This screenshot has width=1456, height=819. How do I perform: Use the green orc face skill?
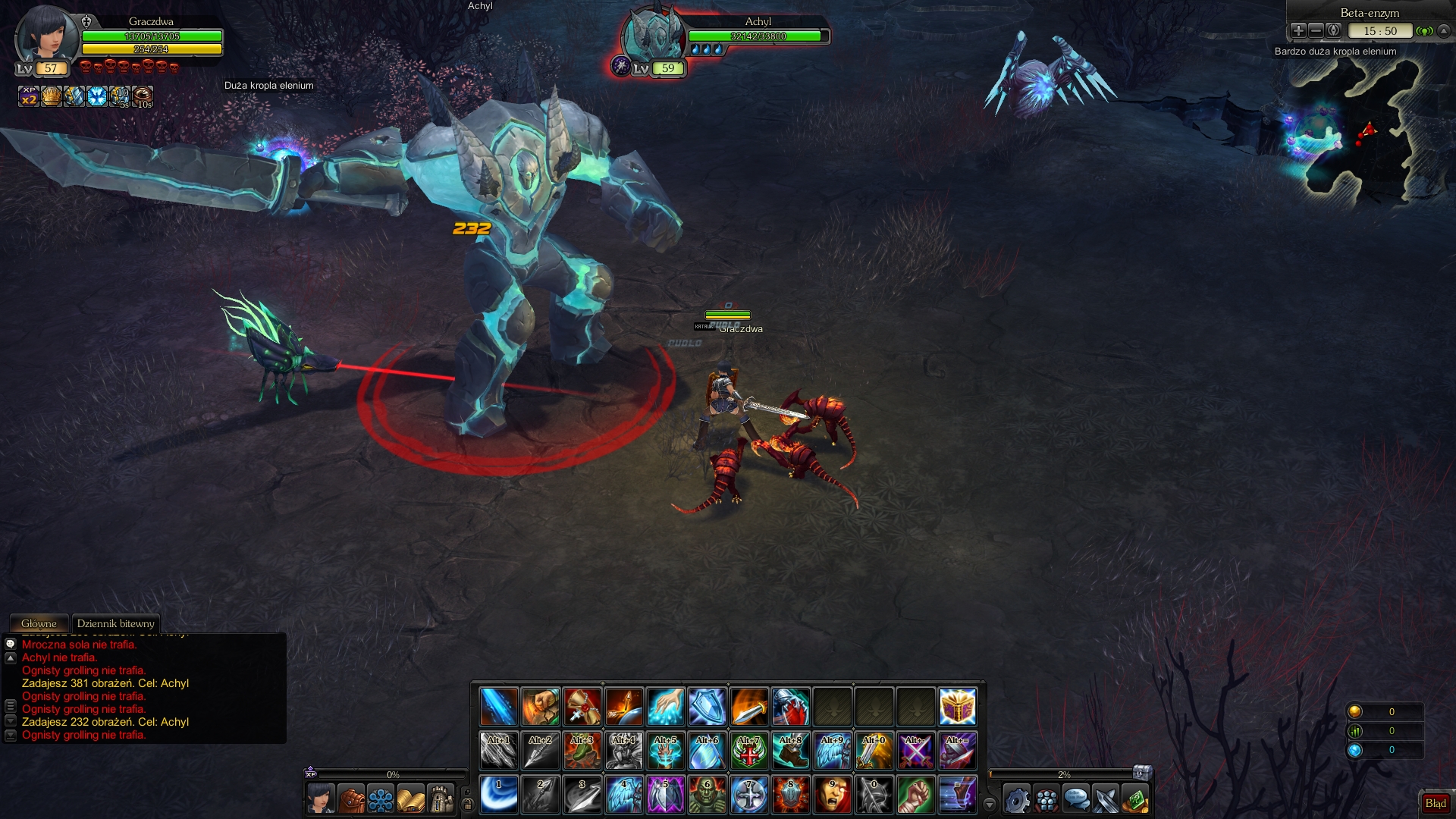(x=707, y=795)
